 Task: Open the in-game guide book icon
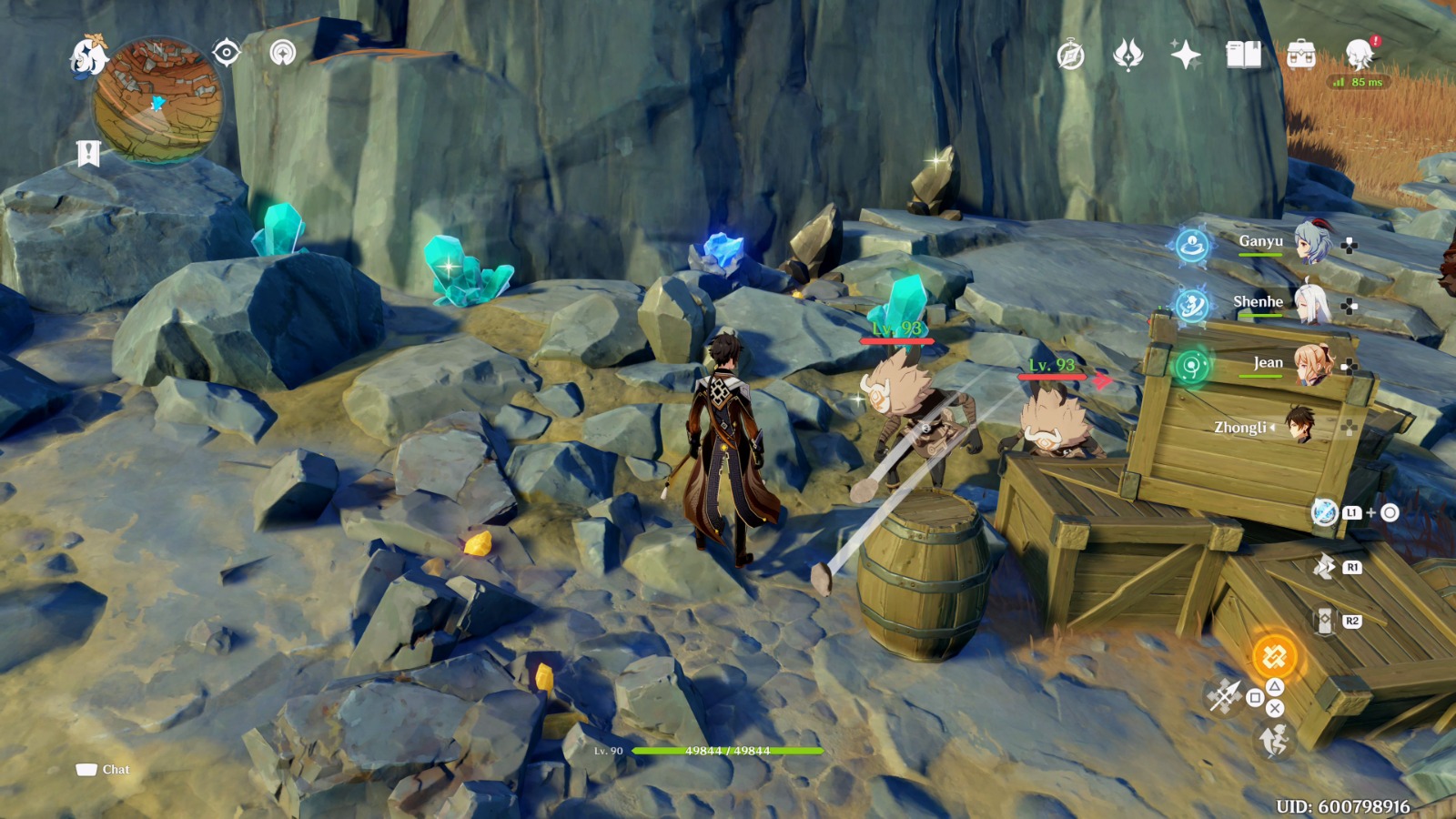point(1244,55)
